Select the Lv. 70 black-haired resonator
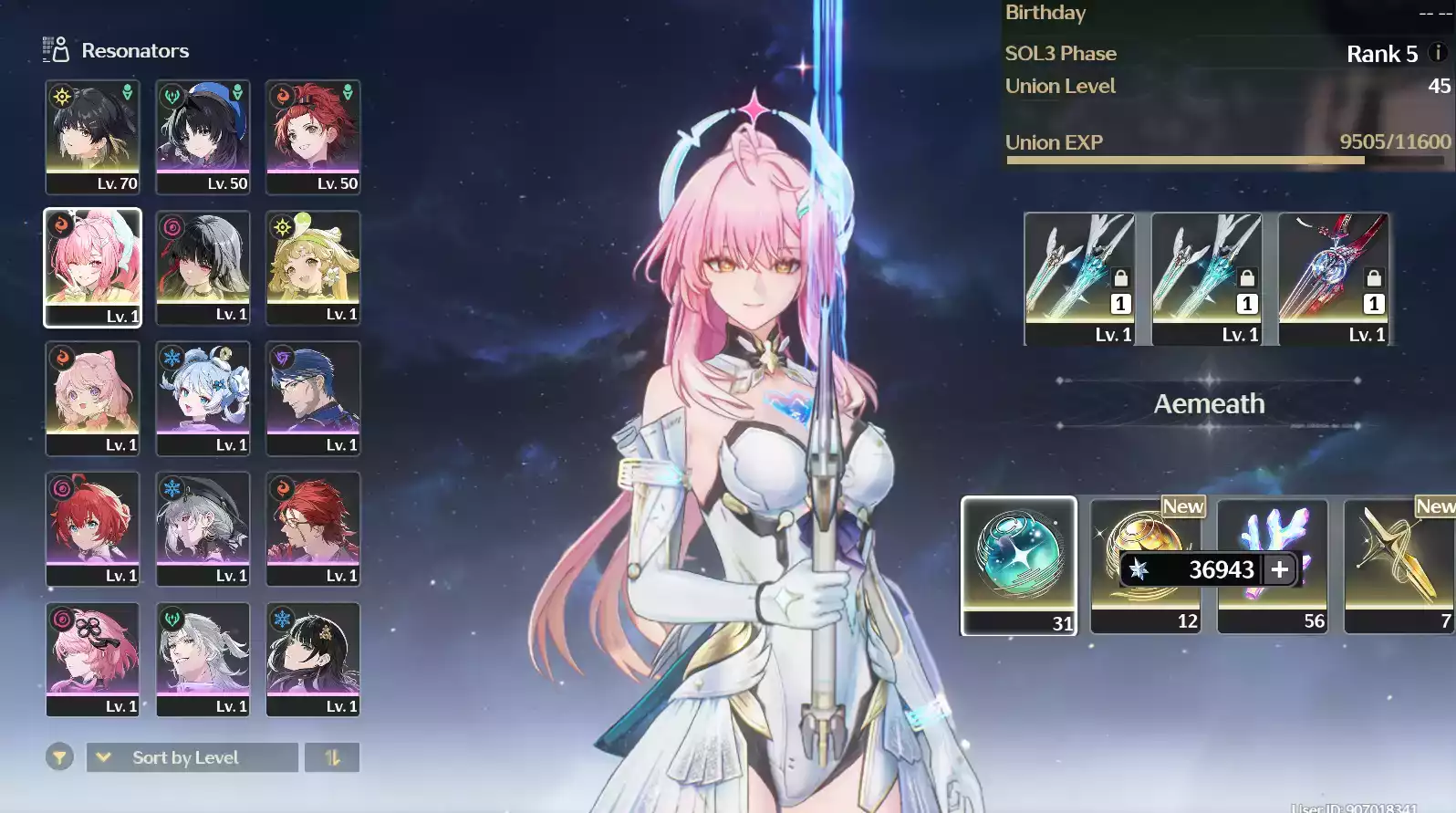1456x813 pixels. pyautogui.click(x=92, y=136)
